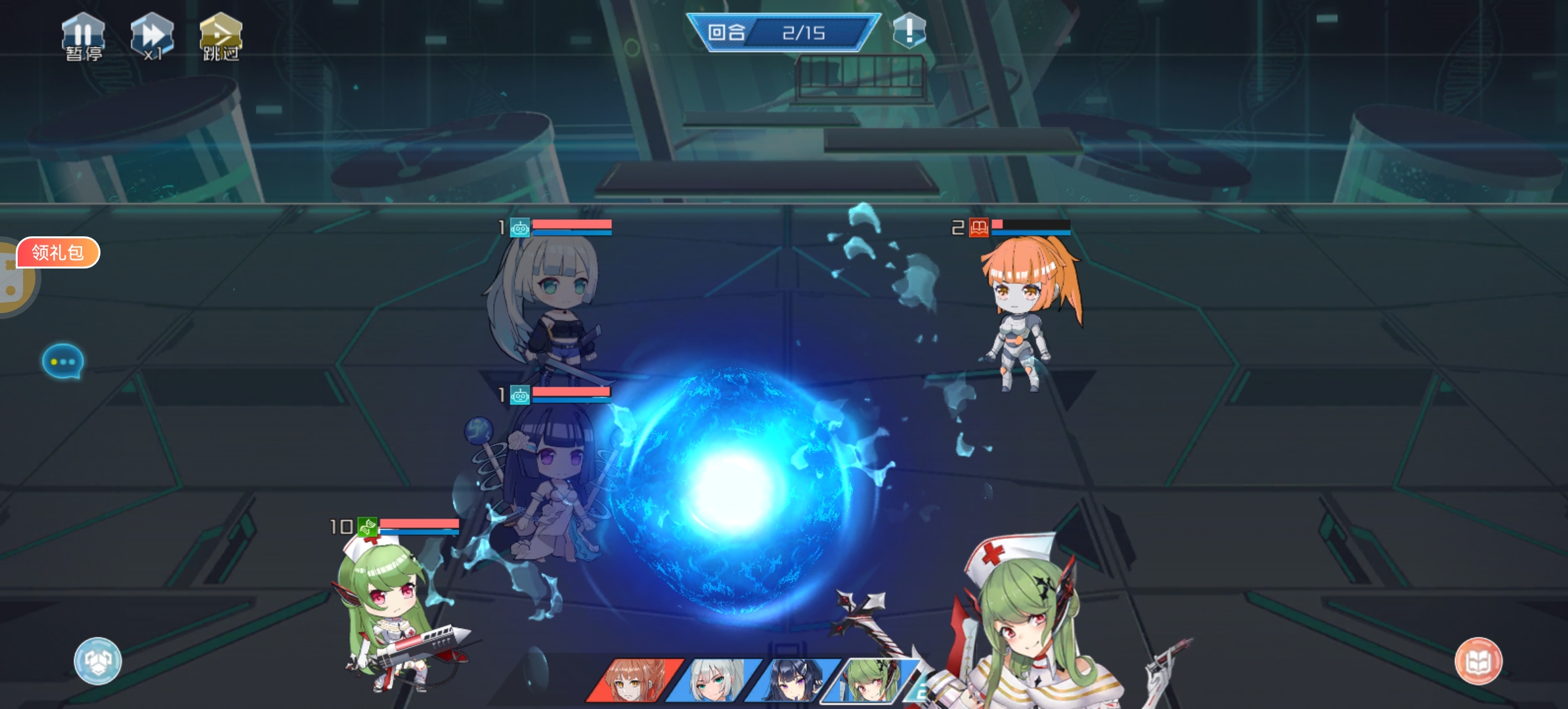The image size is (1568, 709).
Task: Skip the battle with 跳过 button
Action: (x=221, y=37)
